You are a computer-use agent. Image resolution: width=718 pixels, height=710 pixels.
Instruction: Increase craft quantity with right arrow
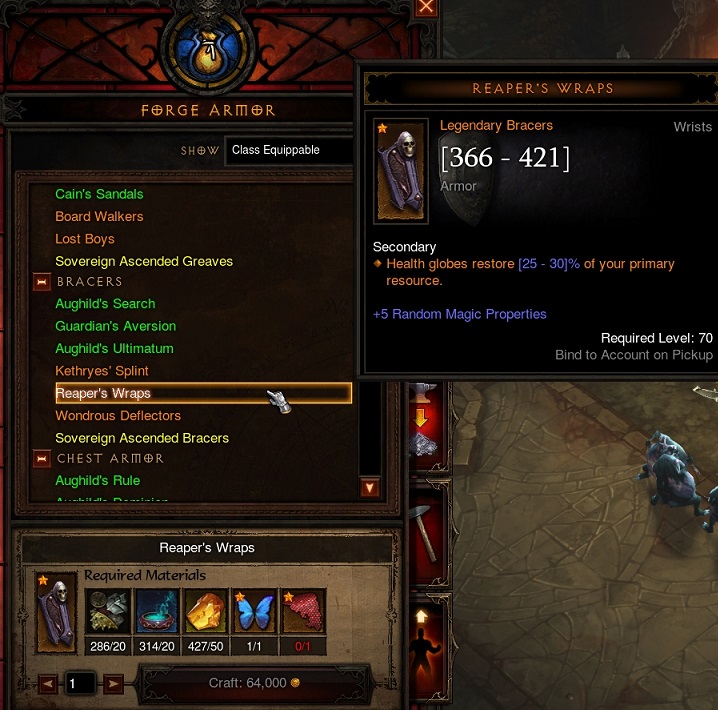click(x=113, y=684)
